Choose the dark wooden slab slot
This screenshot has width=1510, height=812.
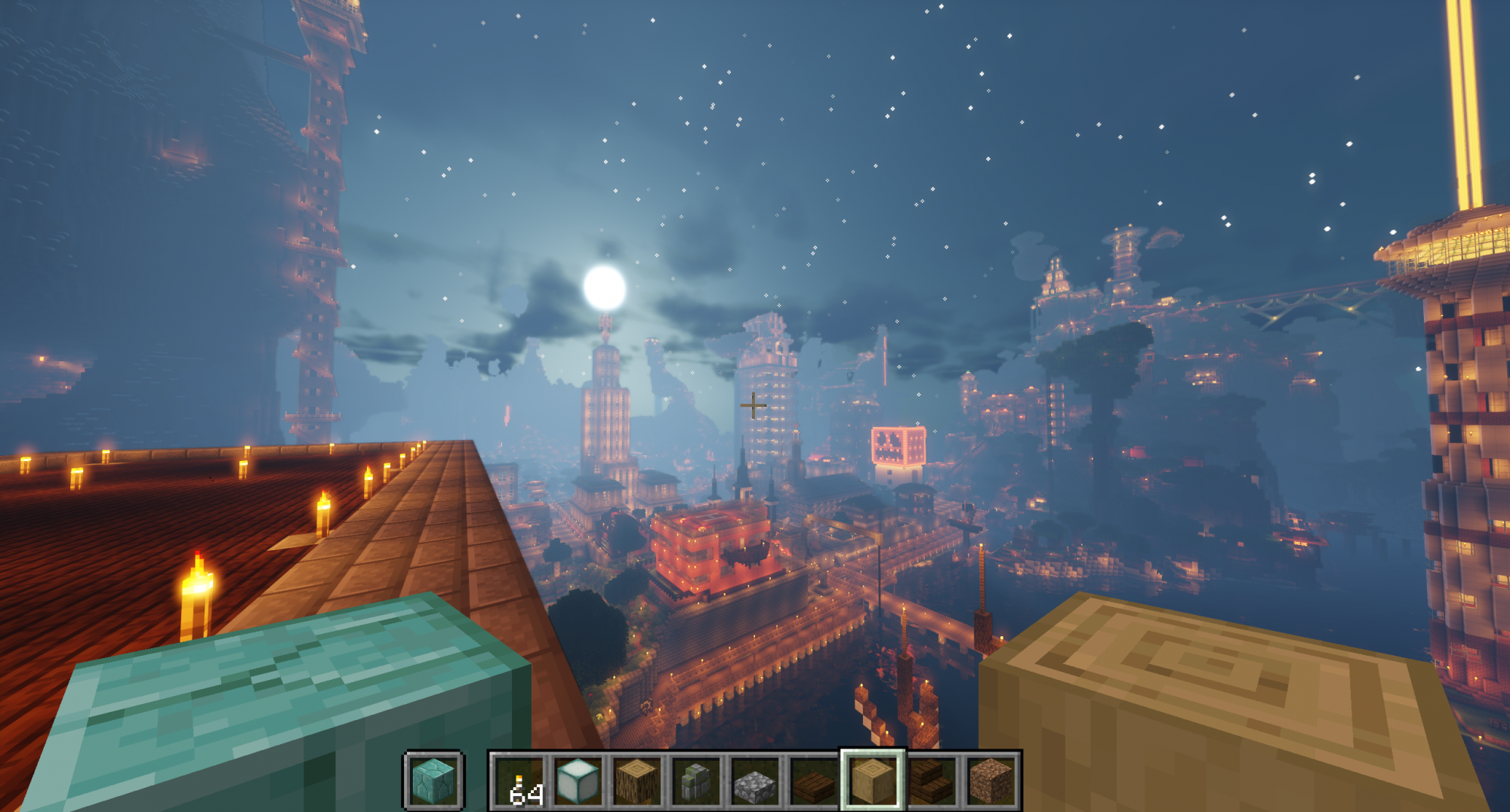click(813, 781)
